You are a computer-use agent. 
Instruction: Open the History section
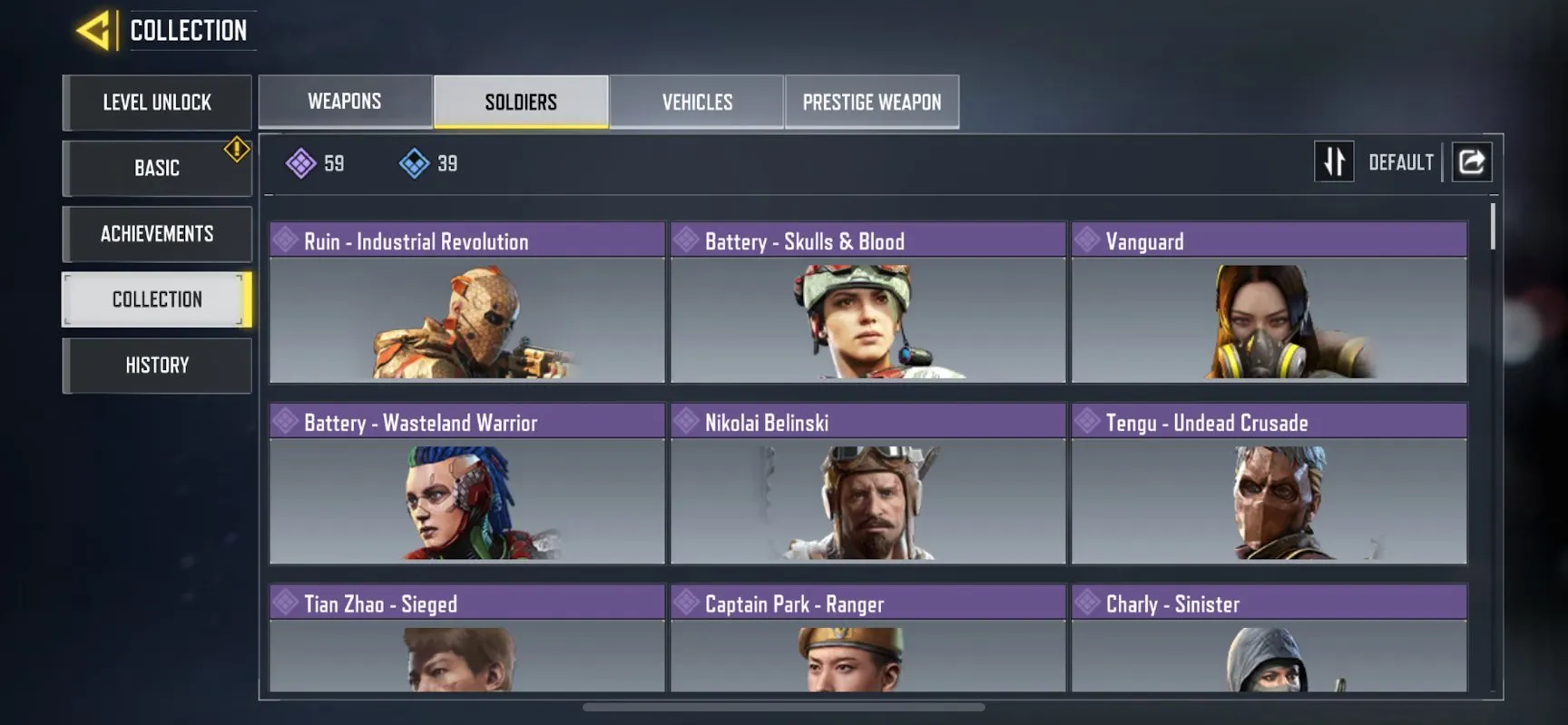pyautogui.click(x=156, y=365)
